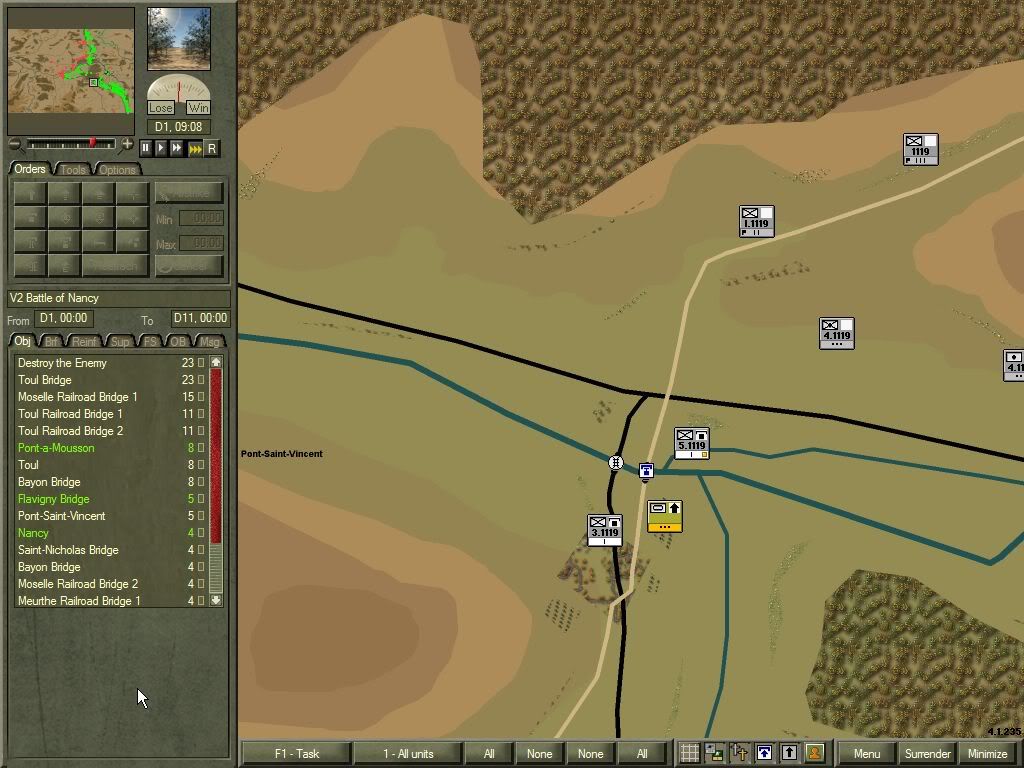1024x768 pixels.
Task: Open the Brf briefing tab
Action: click(x=52, y=342)
